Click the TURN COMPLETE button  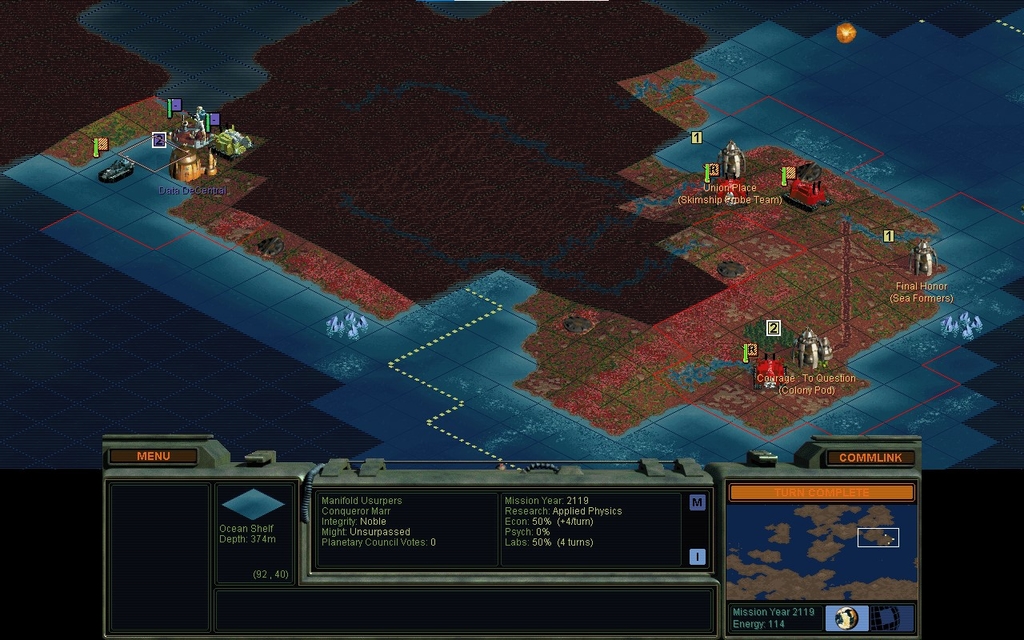click(x=821, y=492)
